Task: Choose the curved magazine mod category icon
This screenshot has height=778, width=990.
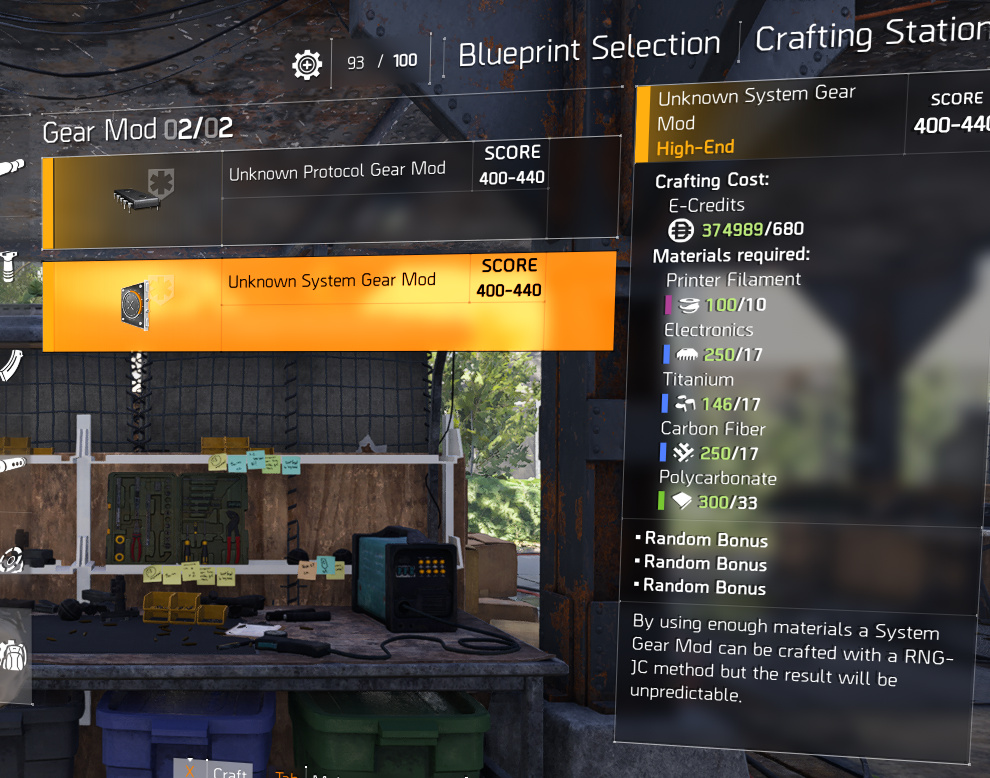Action: 10,365
